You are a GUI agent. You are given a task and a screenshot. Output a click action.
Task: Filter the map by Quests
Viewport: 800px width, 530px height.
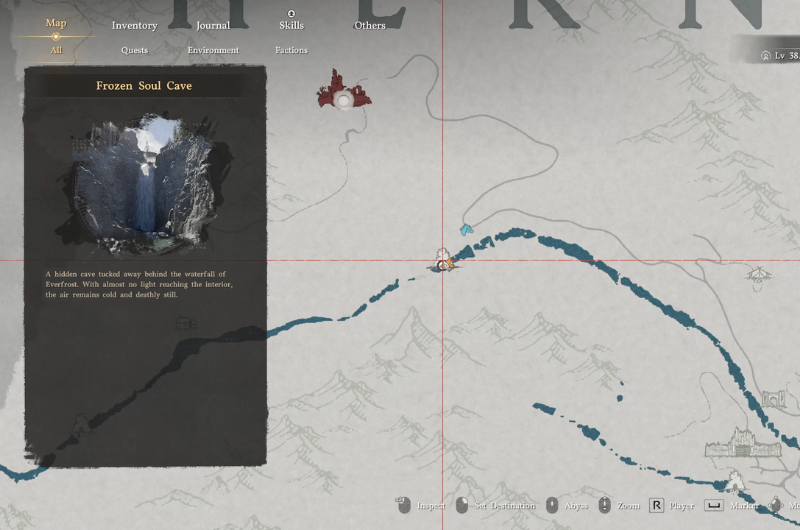134,50
